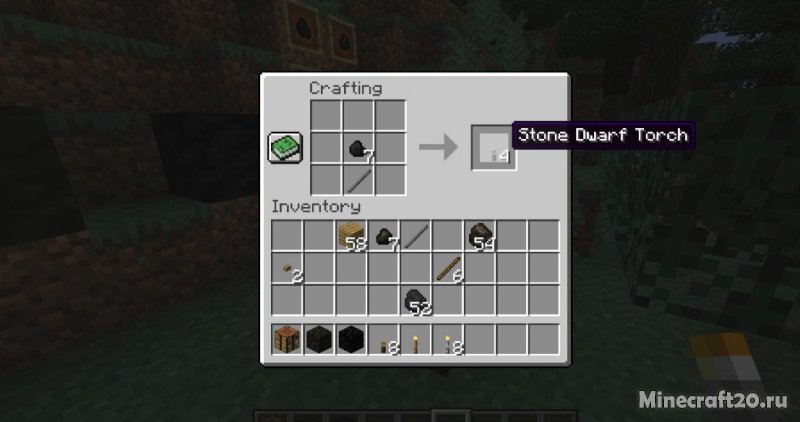Select the brown stick stack of 6
800x422 pixels.
pos(447,267)
